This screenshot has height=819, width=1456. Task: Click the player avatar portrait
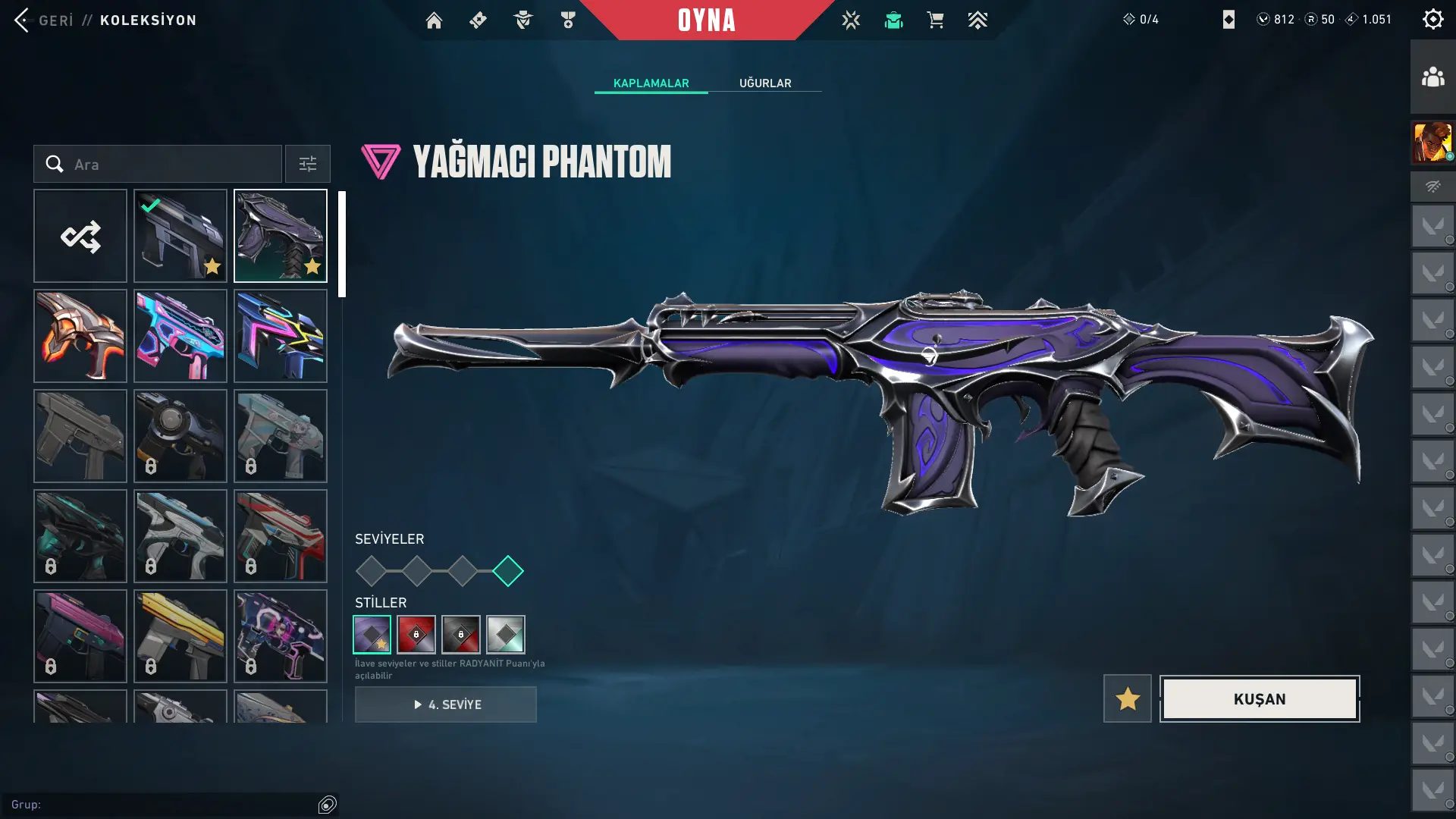point(1432,142)
